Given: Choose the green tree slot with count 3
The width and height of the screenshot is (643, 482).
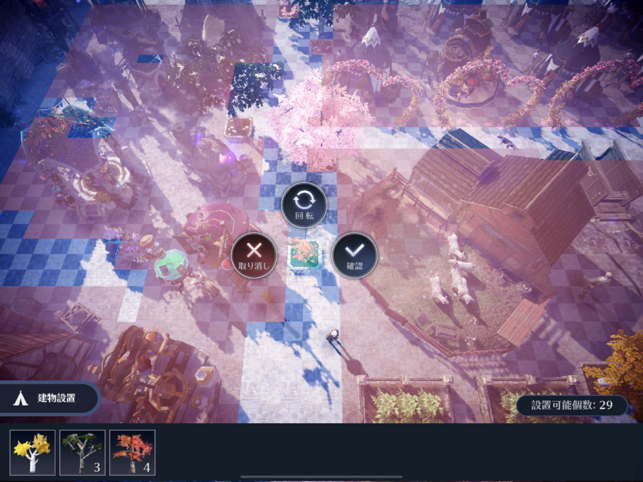Looking at the screenshot, I should tap(82, 453).
